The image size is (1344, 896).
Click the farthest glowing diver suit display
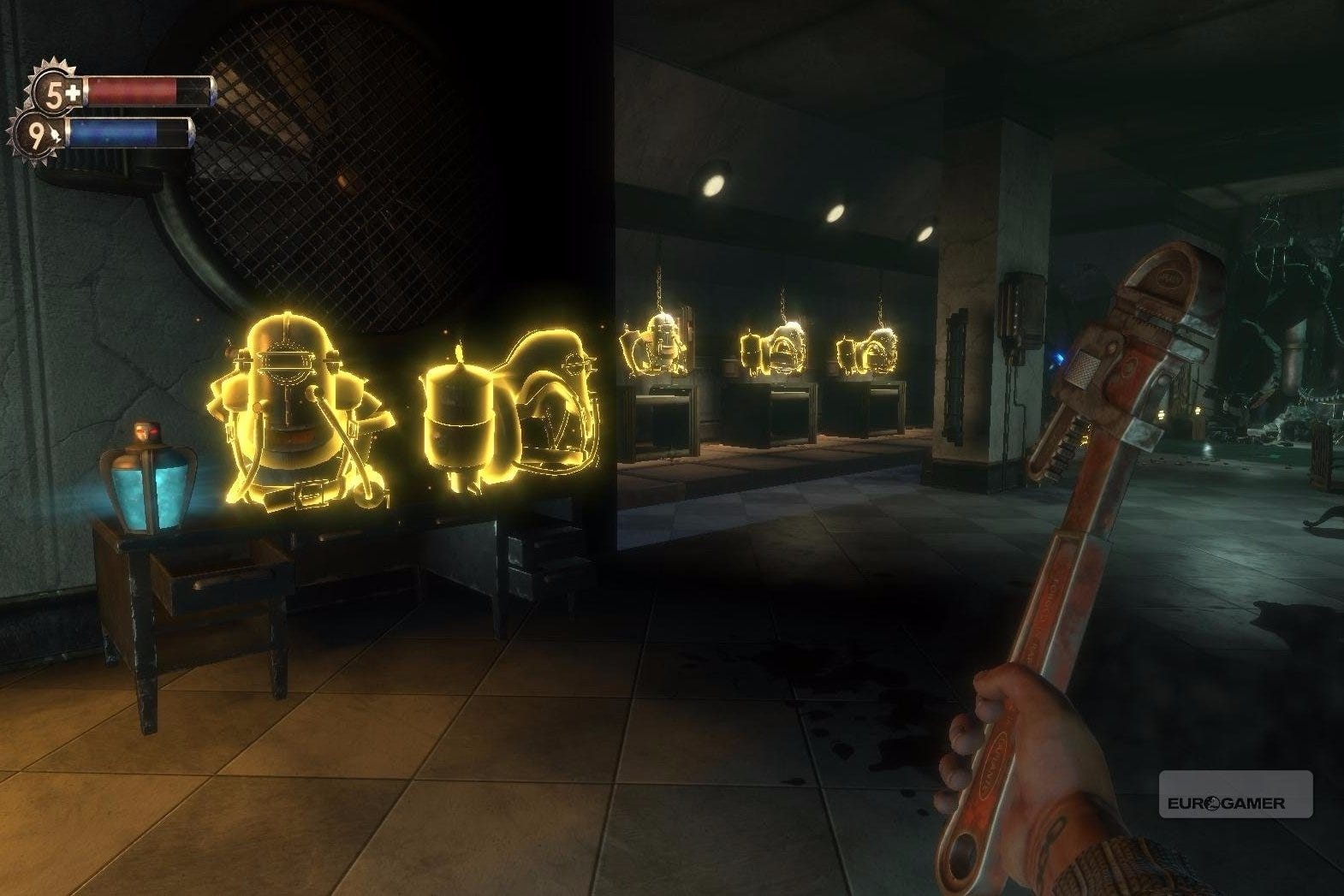click(x=867, y=351)
